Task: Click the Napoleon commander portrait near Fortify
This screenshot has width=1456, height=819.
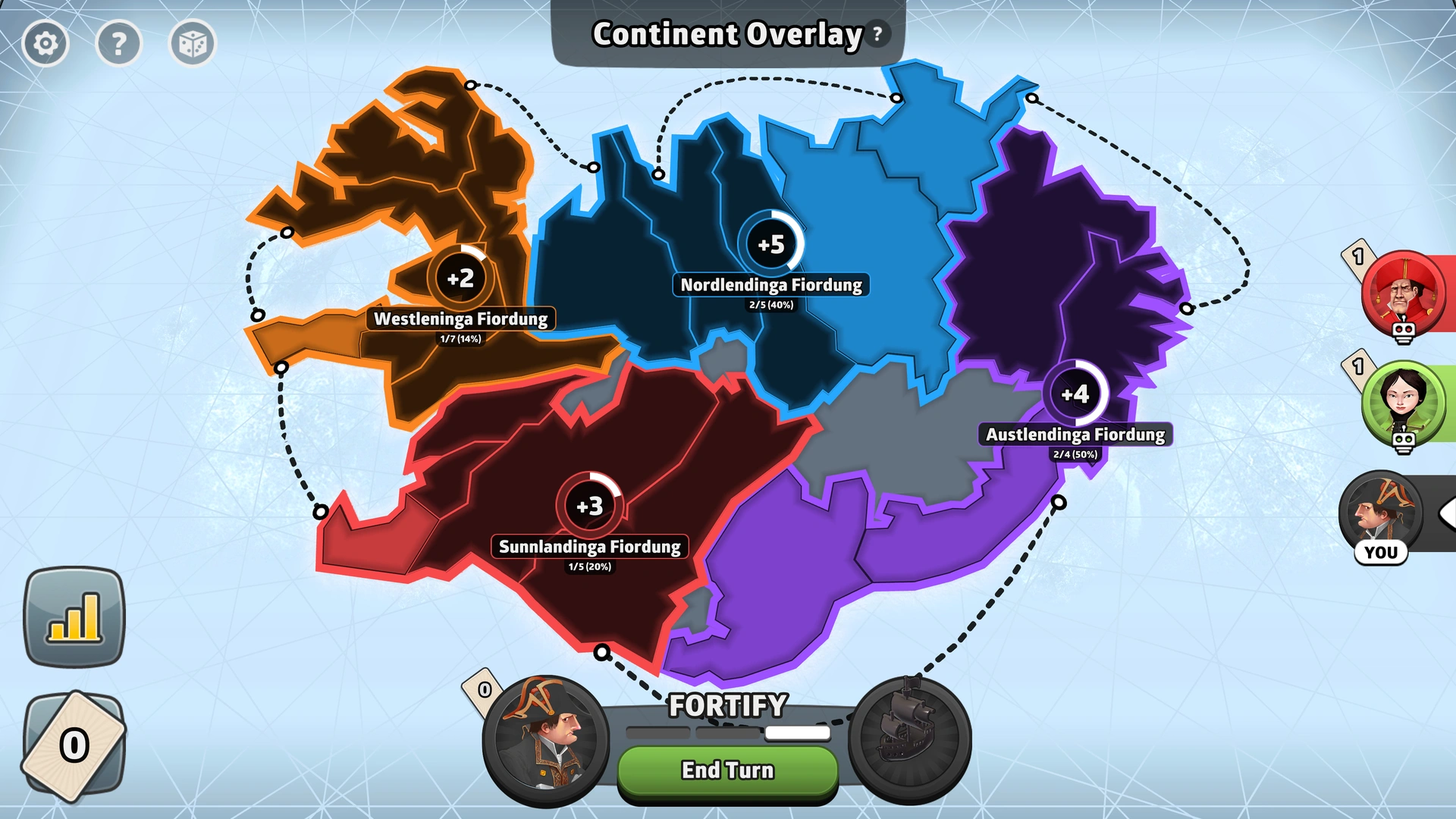Action: (x=543, y=739)
